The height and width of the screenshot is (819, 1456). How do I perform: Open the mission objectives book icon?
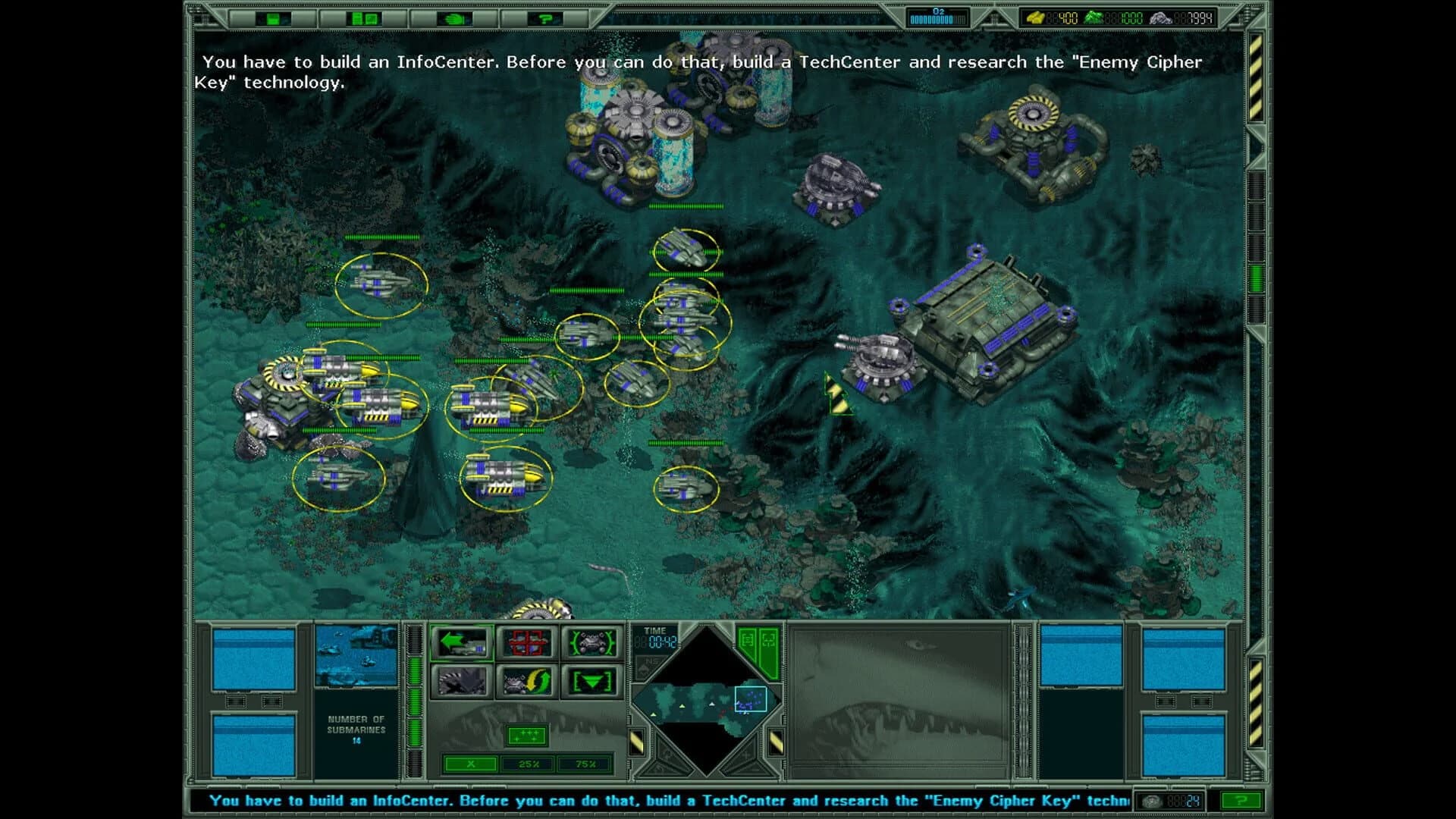(x=362, y=17)
